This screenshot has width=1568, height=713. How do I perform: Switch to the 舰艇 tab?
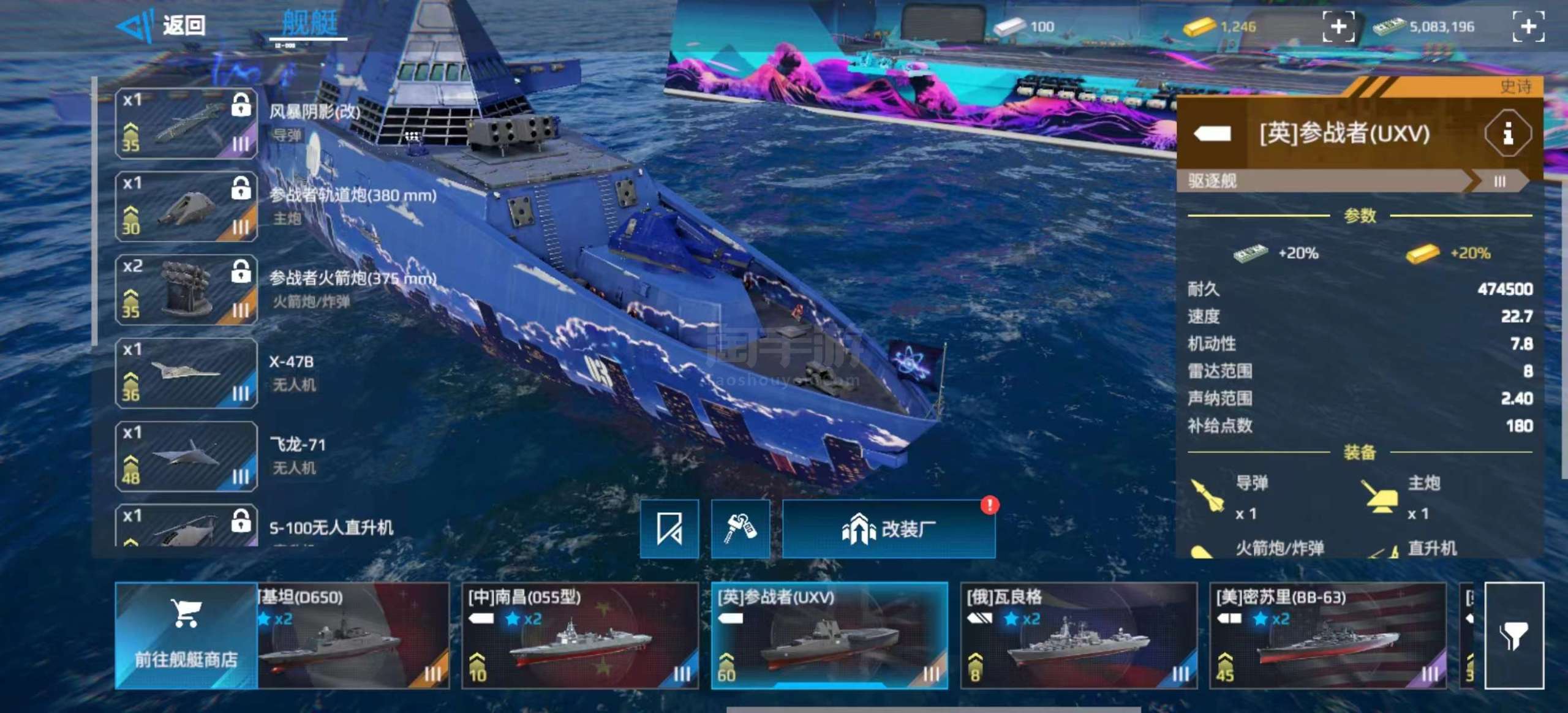(x=310, y=25)
